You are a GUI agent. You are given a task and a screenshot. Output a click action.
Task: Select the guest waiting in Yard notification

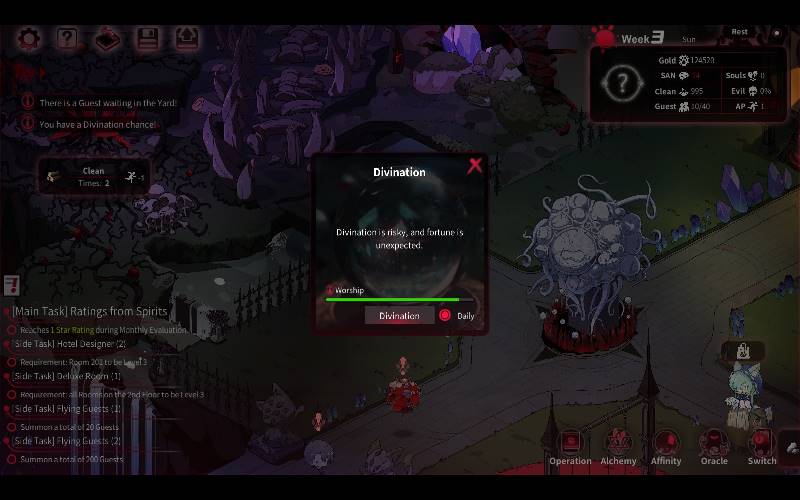pos(107,103)
